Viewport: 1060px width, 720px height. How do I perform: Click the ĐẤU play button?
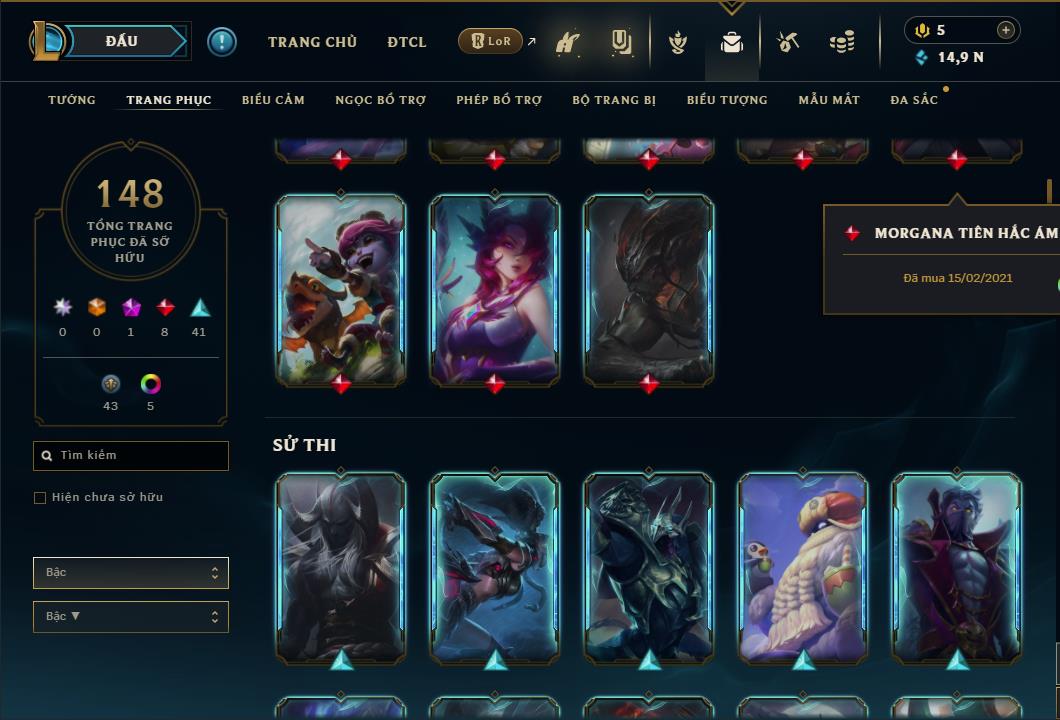122,41
